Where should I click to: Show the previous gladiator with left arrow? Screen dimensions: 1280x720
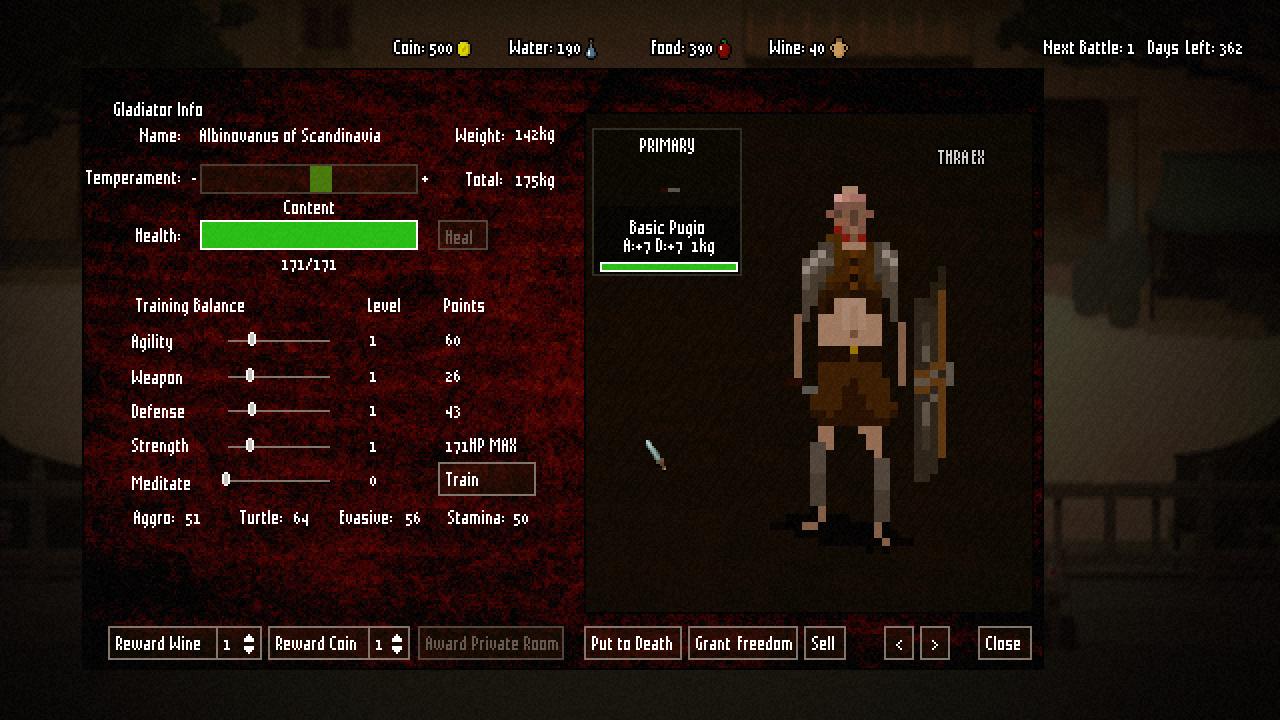[x=899, y=644]
